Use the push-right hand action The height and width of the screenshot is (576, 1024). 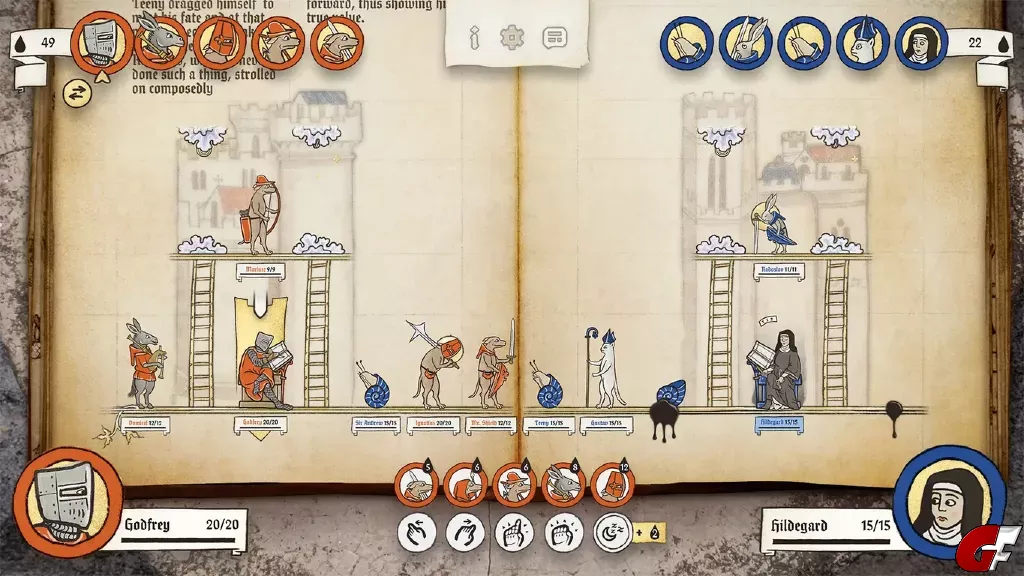(465, 531)
